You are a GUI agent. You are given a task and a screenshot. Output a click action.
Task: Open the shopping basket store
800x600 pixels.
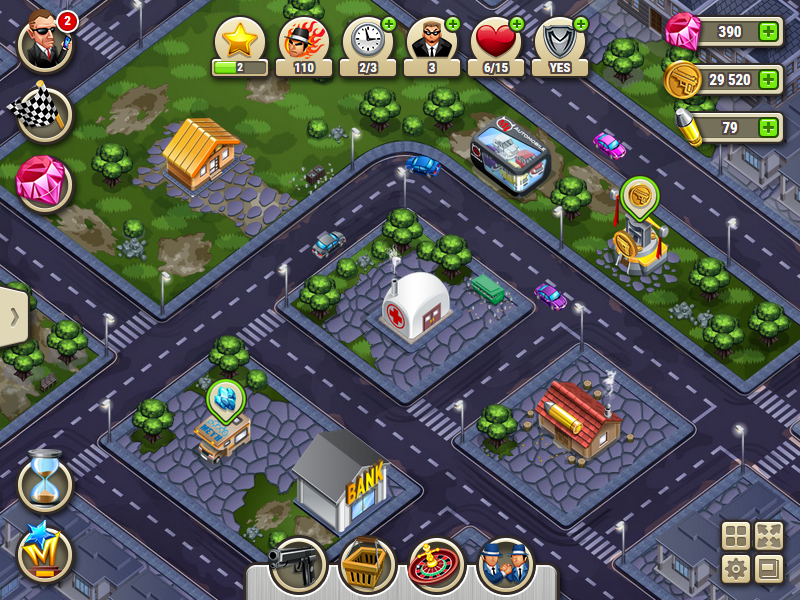point(367,566)
